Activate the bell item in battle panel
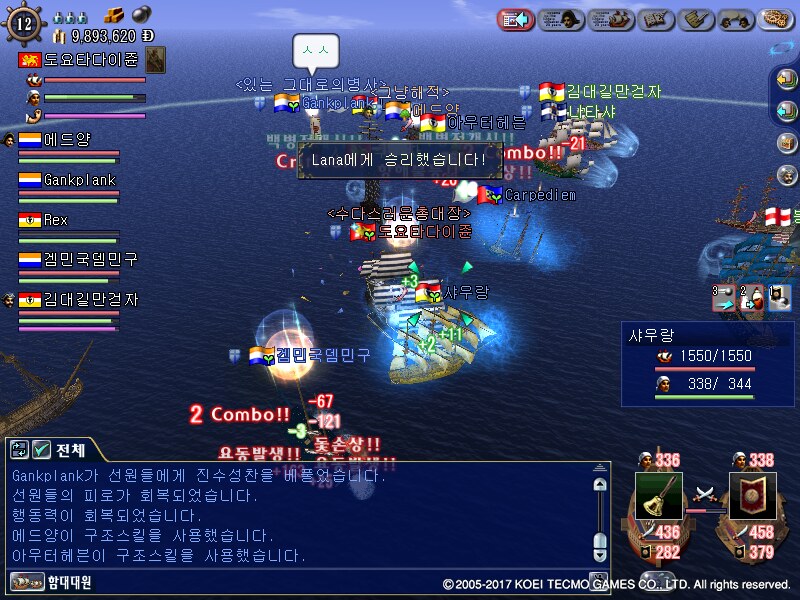800x600 pixels. coord(658,495)
